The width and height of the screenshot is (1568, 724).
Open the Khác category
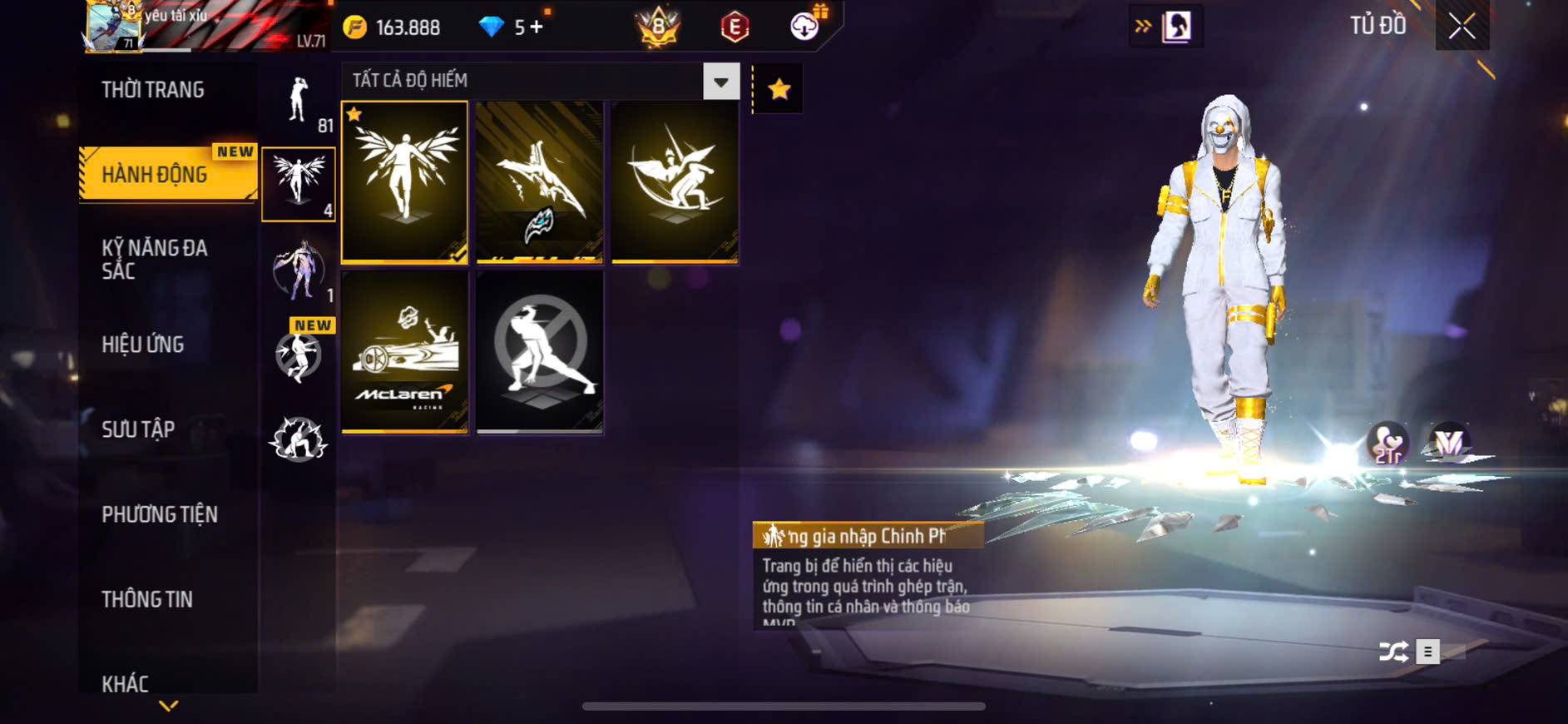coord(126,683)
